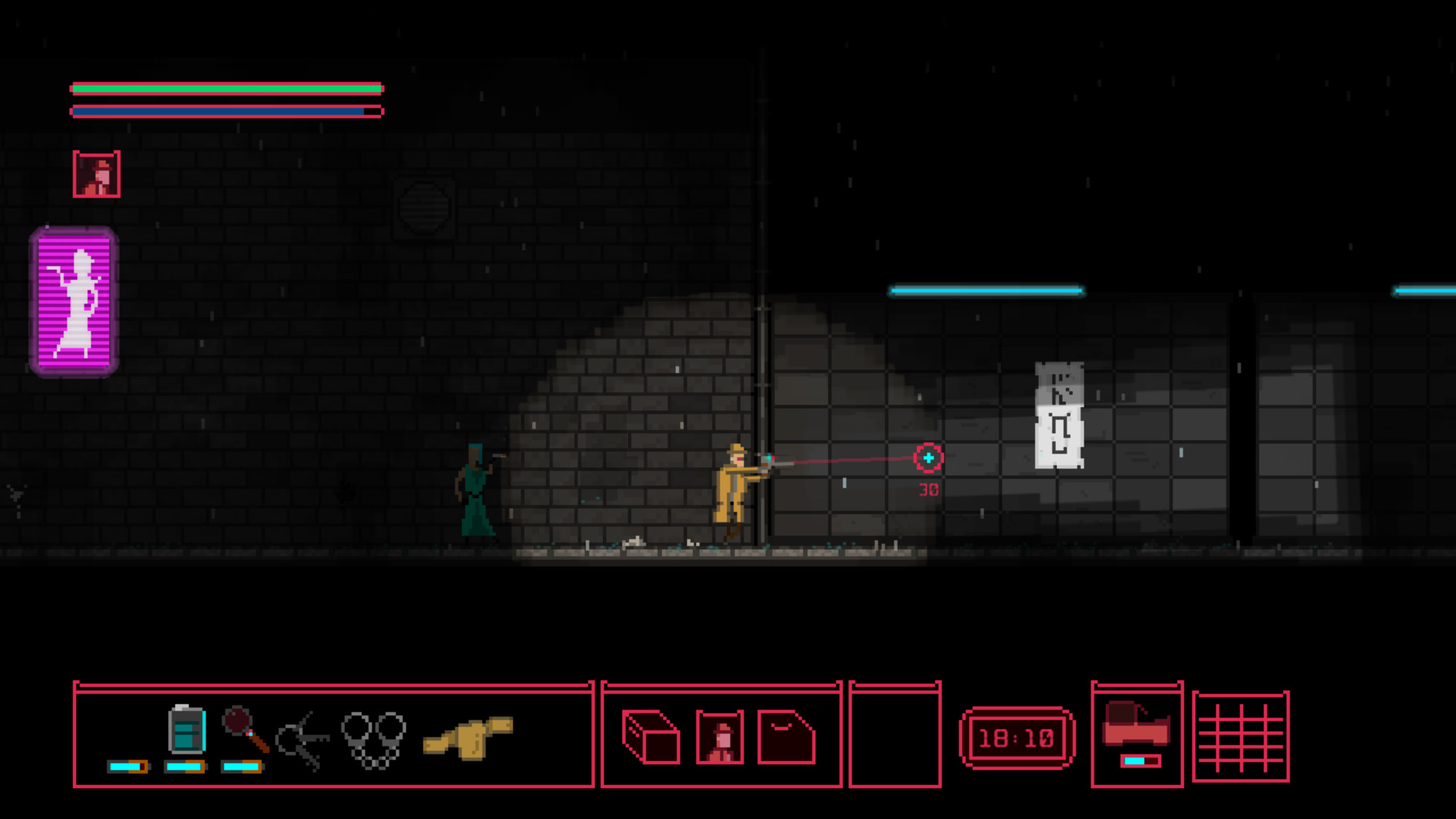Open the box inventory icon
This screenshot has width=1456, height=819.
point(651,736)
